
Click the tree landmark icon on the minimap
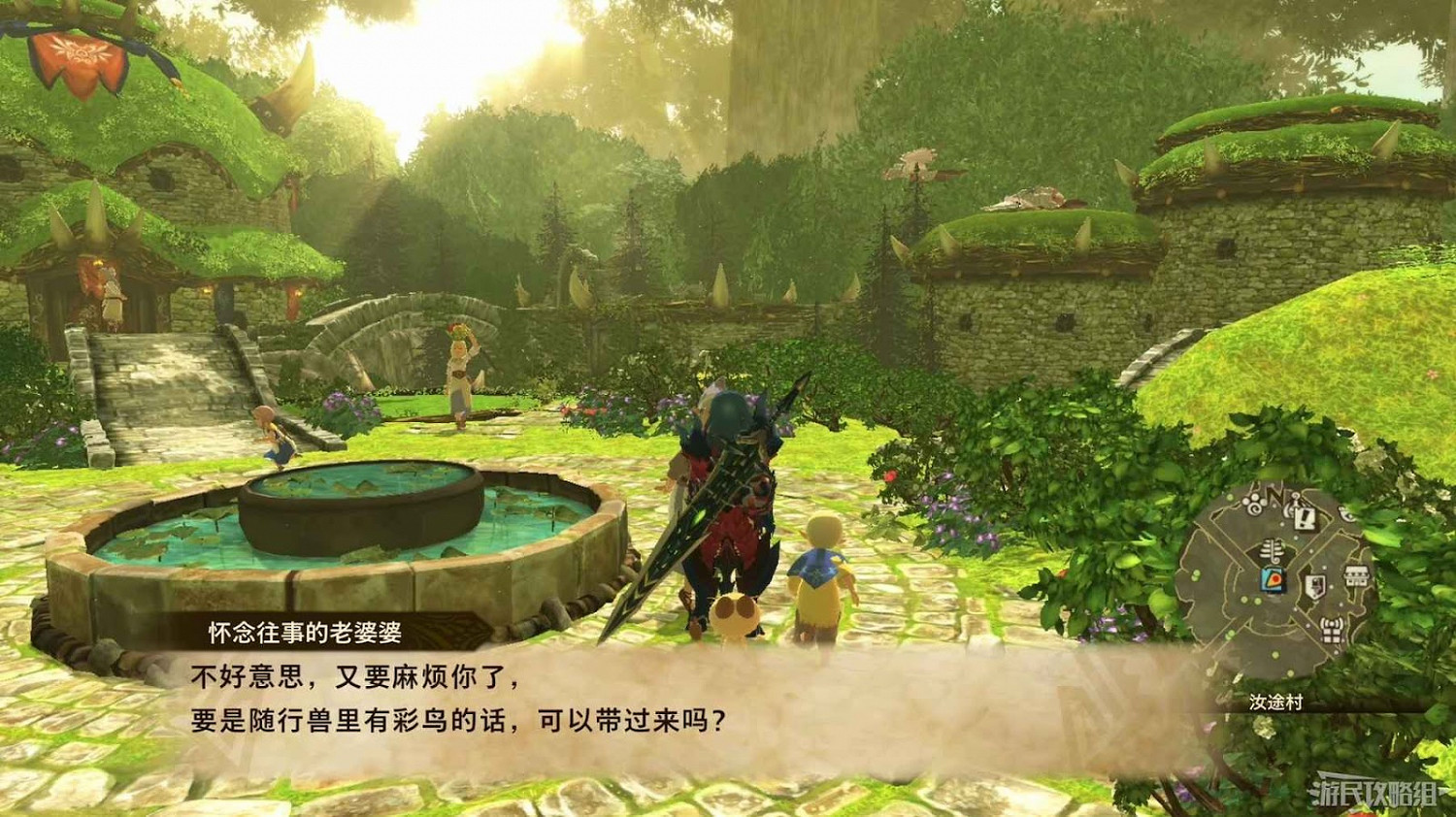click(1272, 551)
